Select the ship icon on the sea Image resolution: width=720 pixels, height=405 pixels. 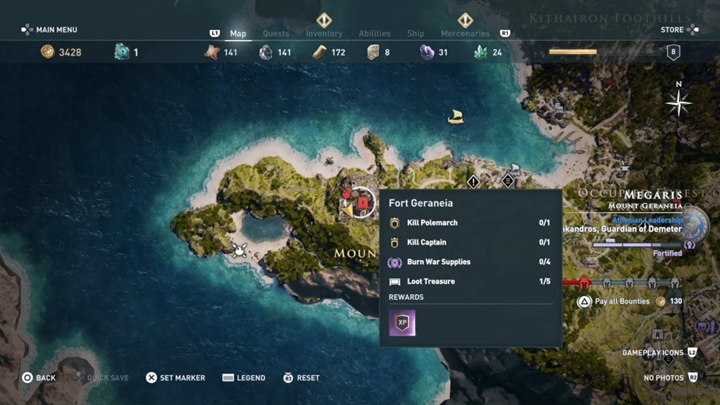pyautogui.click(x=456, y=117)
